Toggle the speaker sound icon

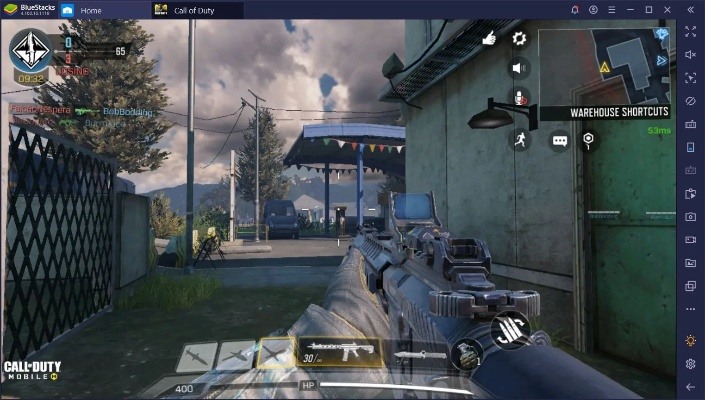click(519, 68)
